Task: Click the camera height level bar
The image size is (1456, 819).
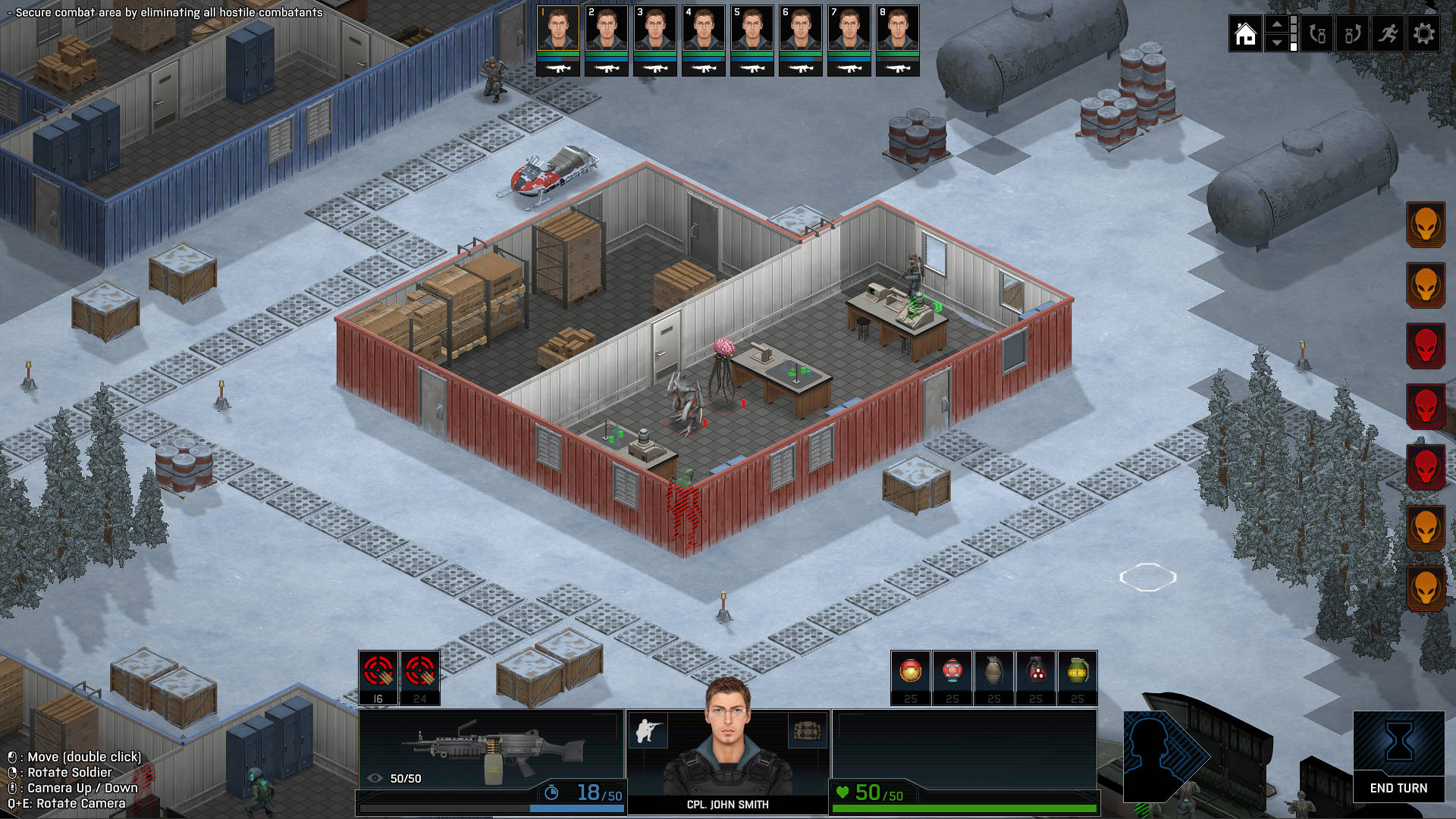Action: (1292, 33)
